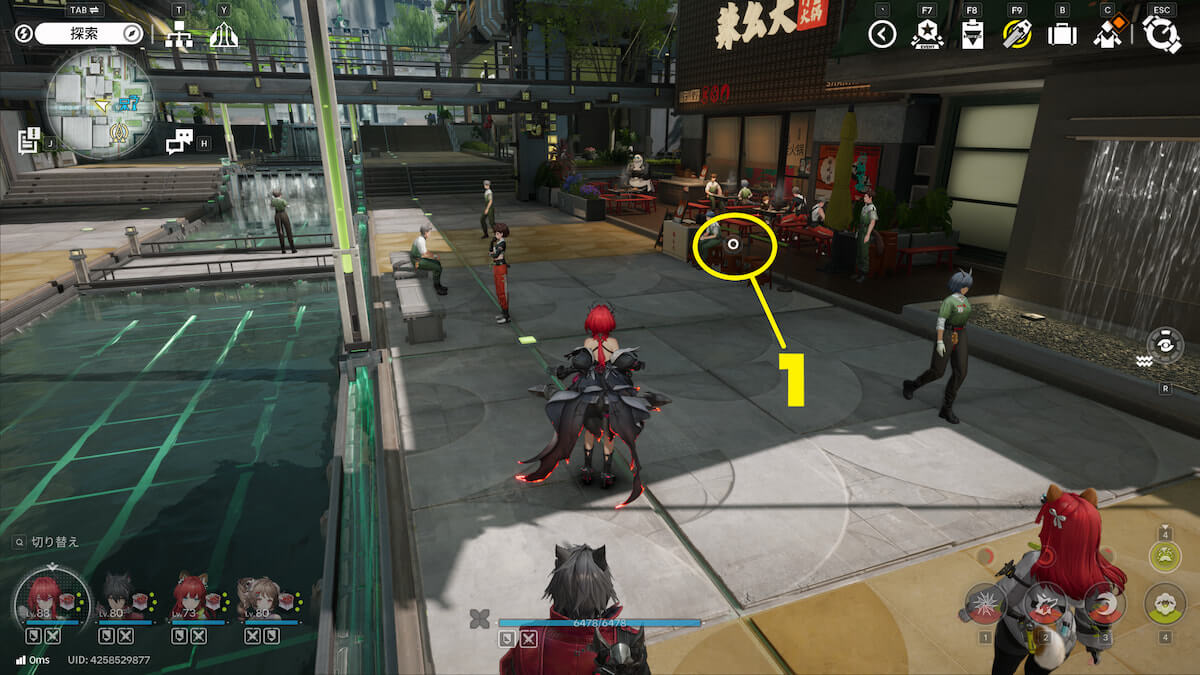Switch to the Lv.73 red-haired fox-eared character
This screenshot has width=1200, height=675.
[191, 600]
